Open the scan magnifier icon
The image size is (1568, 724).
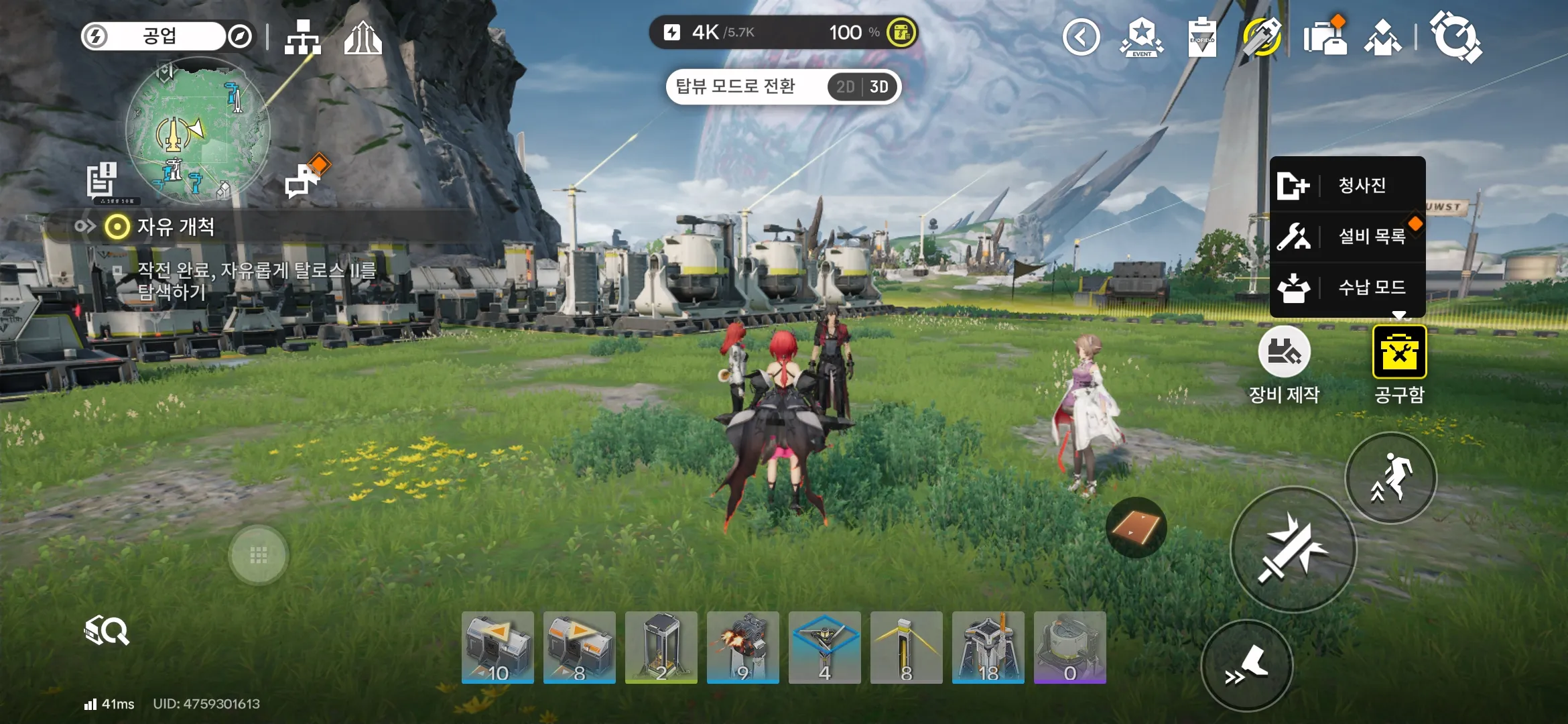(x=107, y=631)
